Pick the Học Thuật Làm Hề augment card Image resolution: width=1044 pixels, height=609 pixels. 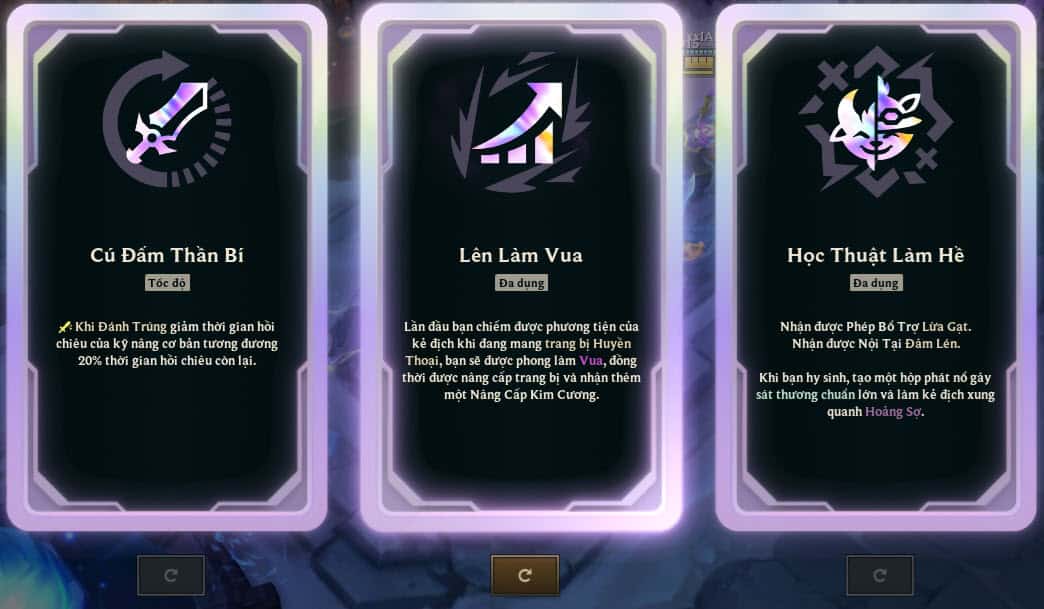[876, 267]
